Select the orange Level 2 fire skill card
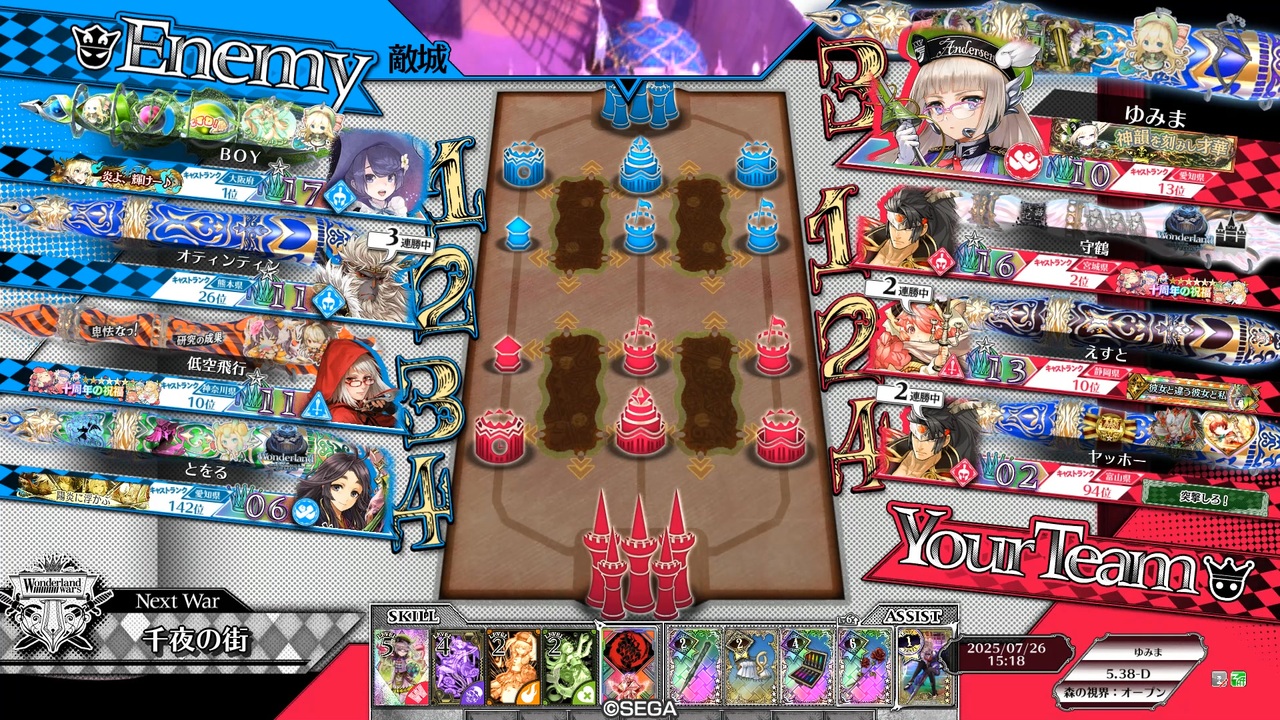The height and width of the screenshot is (720, 1280). click(513, 665)
